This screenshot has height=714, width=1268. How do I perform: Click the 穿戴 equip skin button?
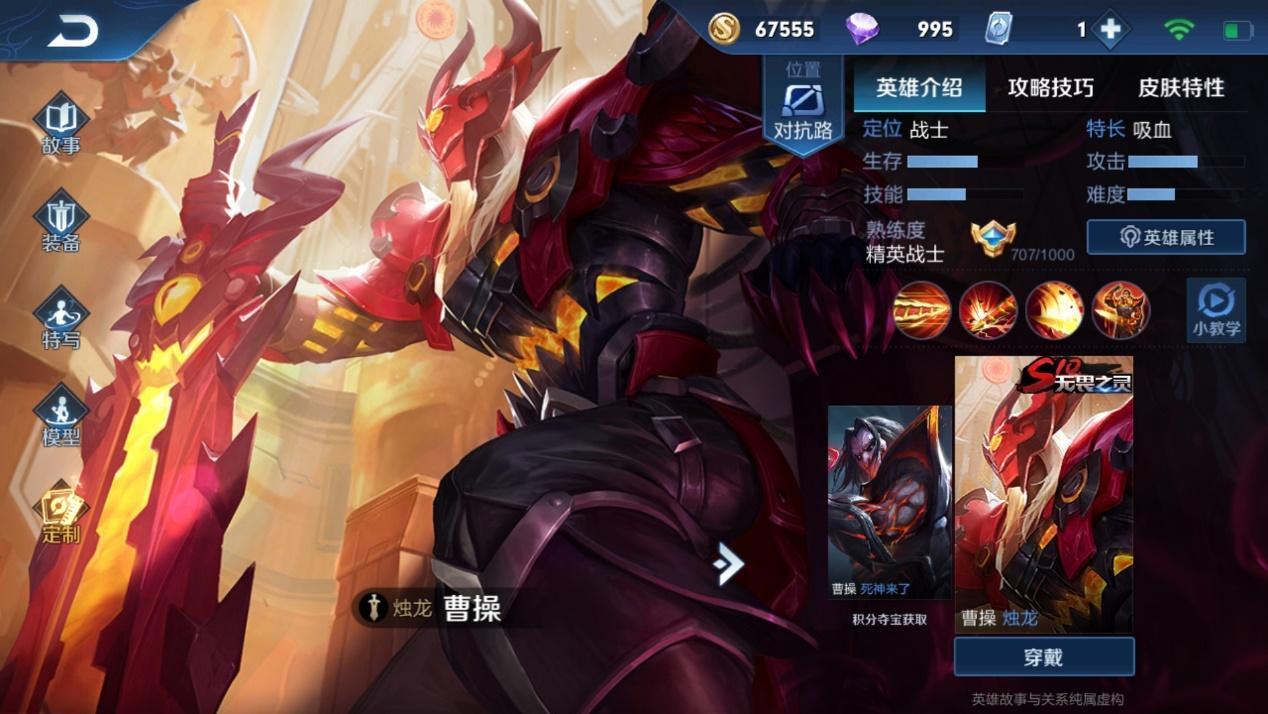(1044, 657)
